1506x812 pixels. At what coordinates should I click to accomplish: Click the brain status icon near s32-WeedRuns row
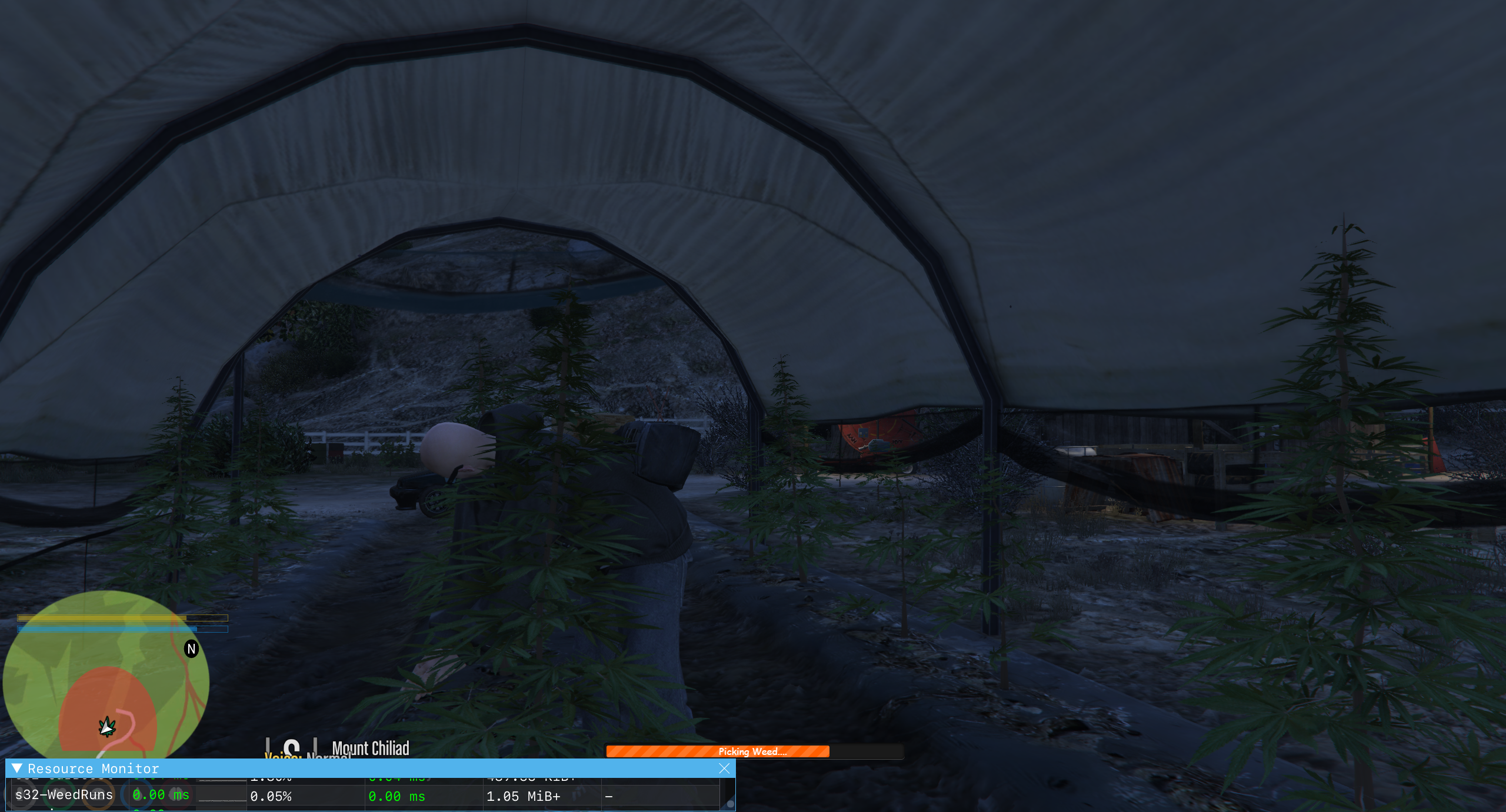coord(176,796)
